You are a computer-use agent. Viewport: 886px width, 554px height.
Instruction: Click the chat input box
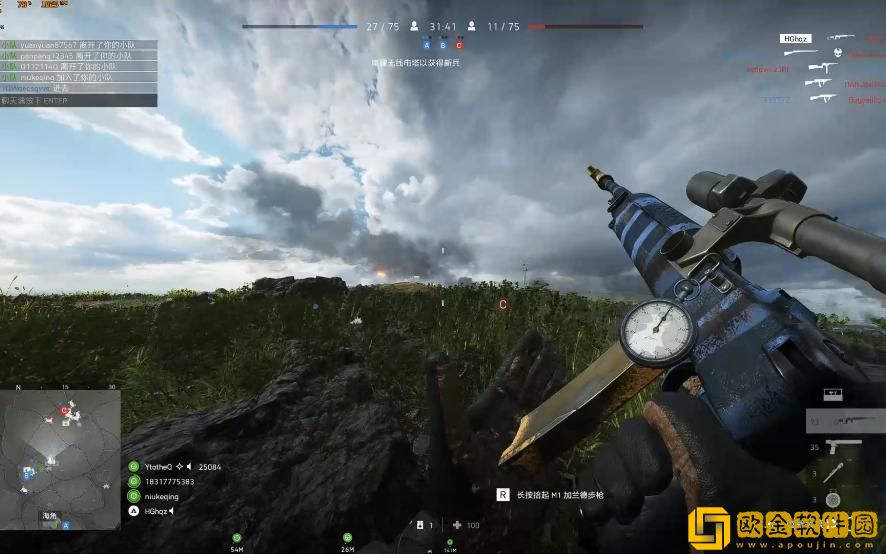(78, 100)
